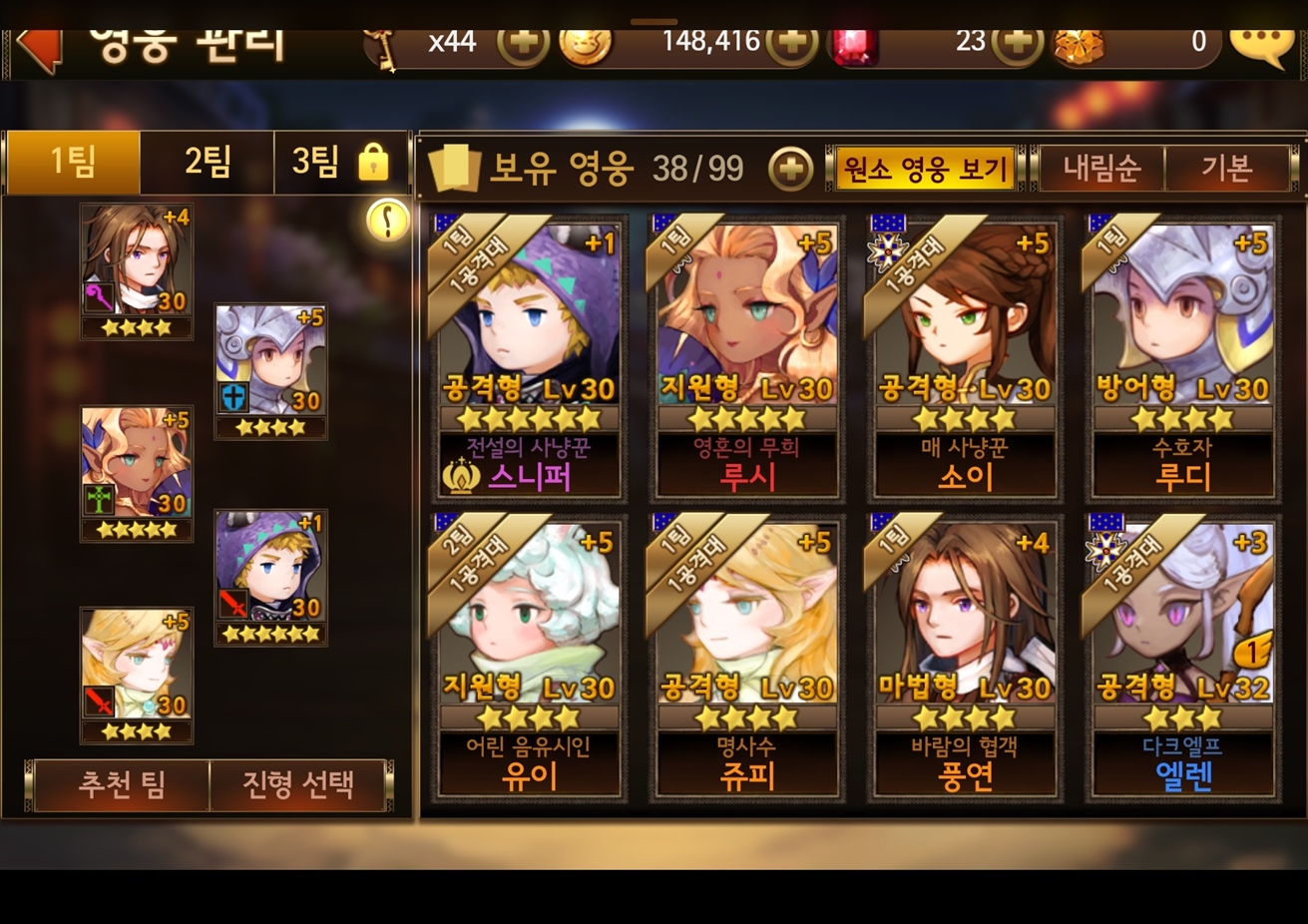Open the 기본 sort criteria button

click(x=1226, y=169)
